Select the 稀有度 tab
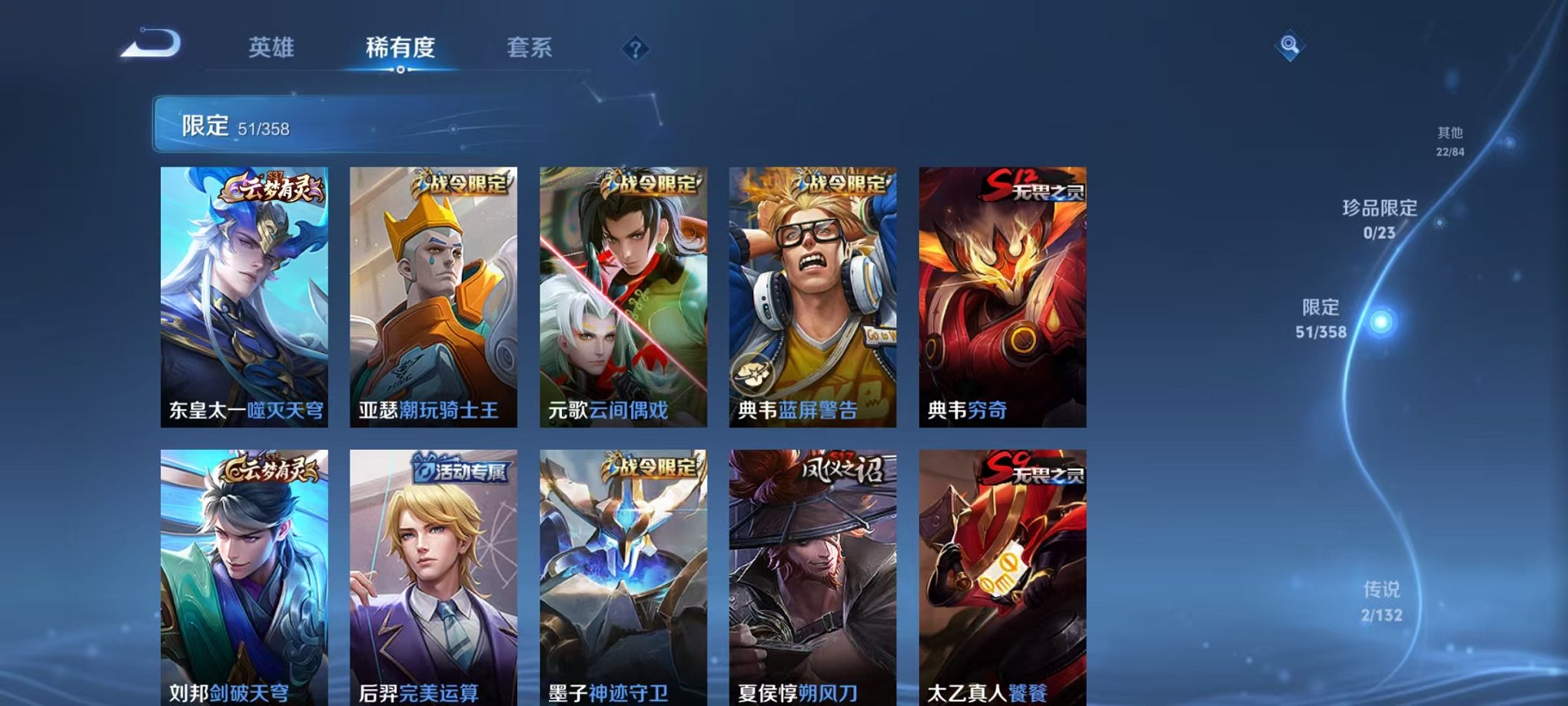 (x=402, y=47)
